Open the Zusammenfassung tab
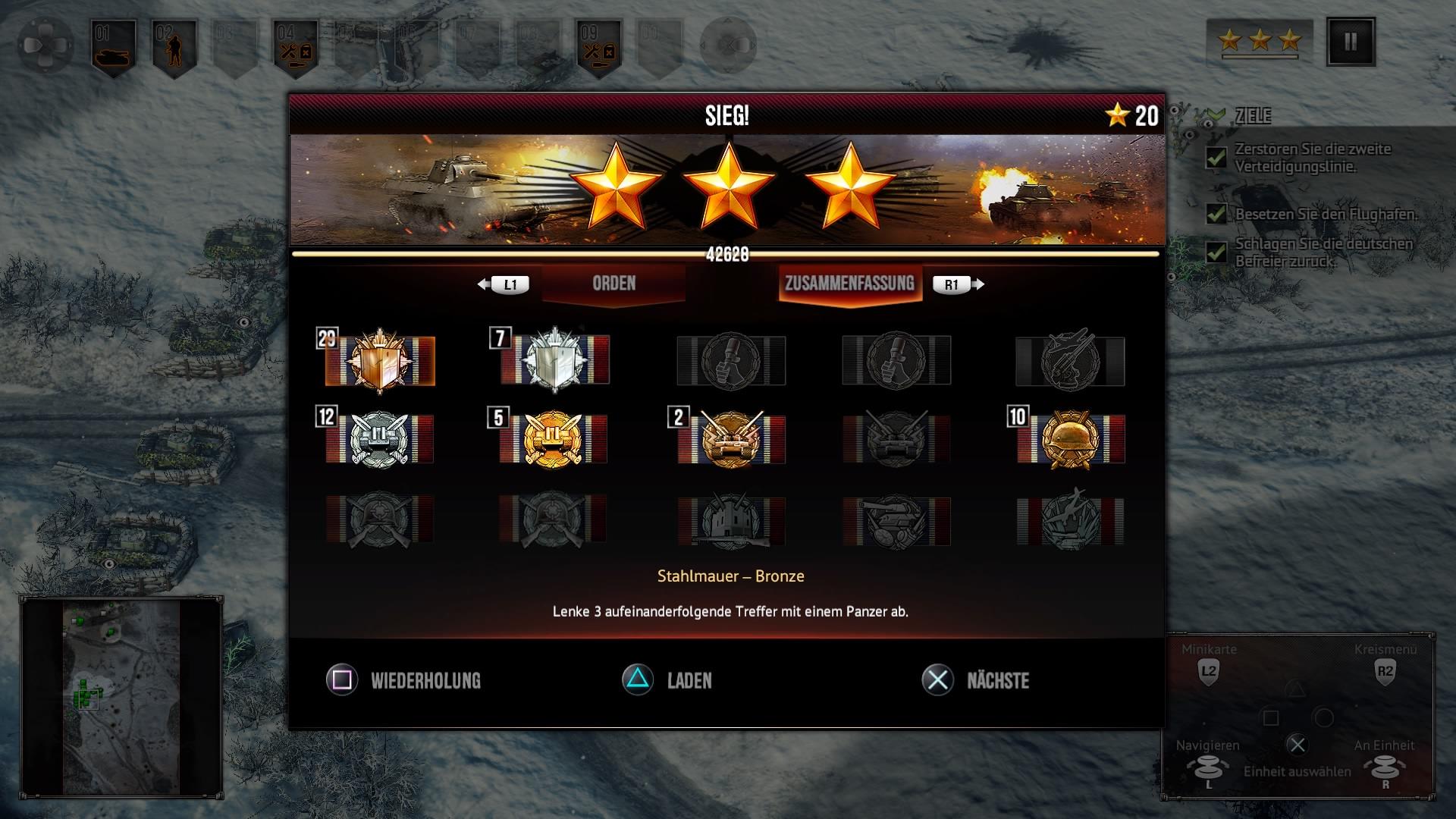The height and width of the screenshot is (819, 1456). click(x=849, y=284)
